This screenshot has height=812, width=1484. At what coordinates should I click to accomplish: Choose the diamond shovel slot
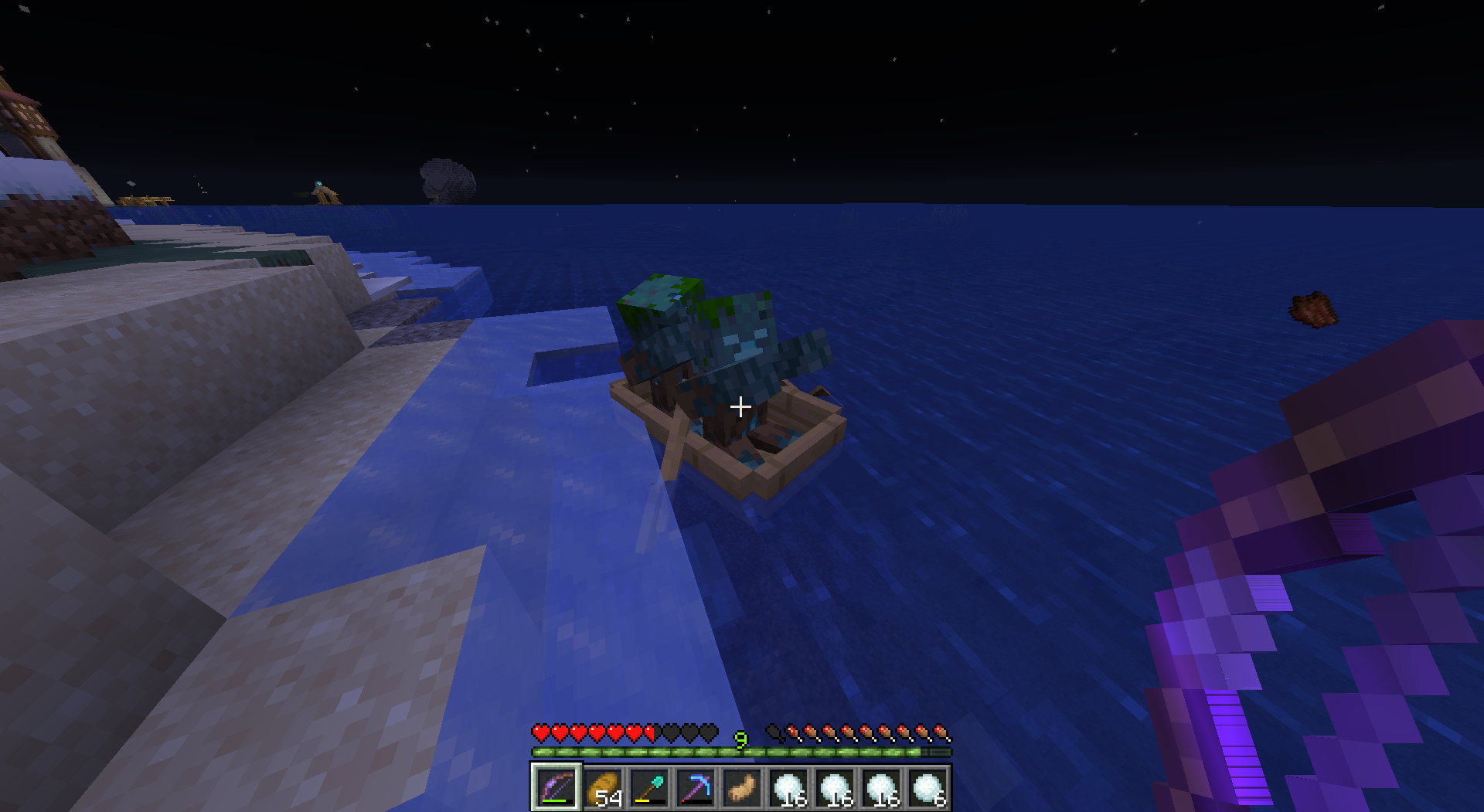click(649, 788)
